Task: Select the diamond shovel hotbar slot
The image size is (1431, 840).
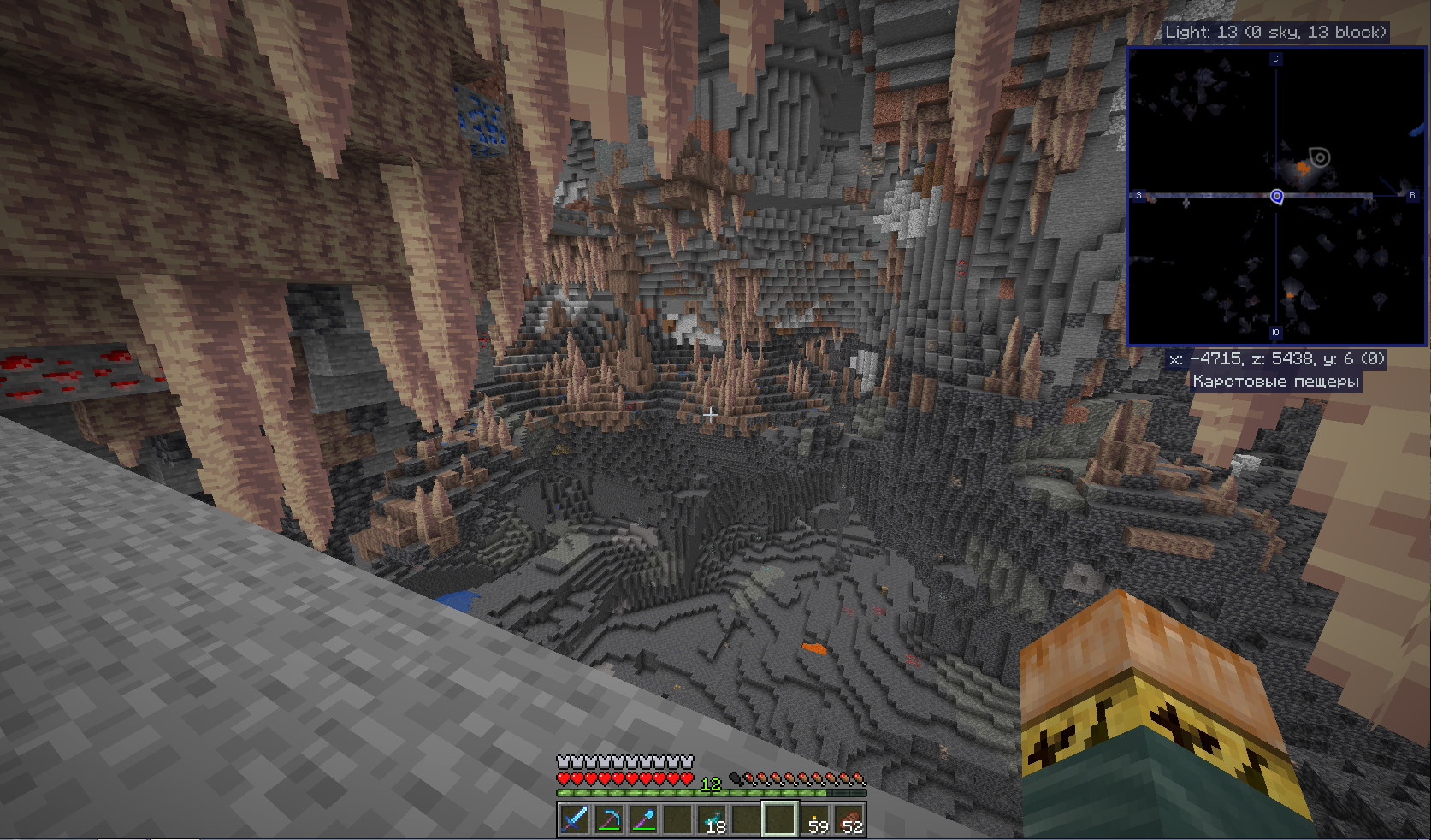Action: click(642, 819)
